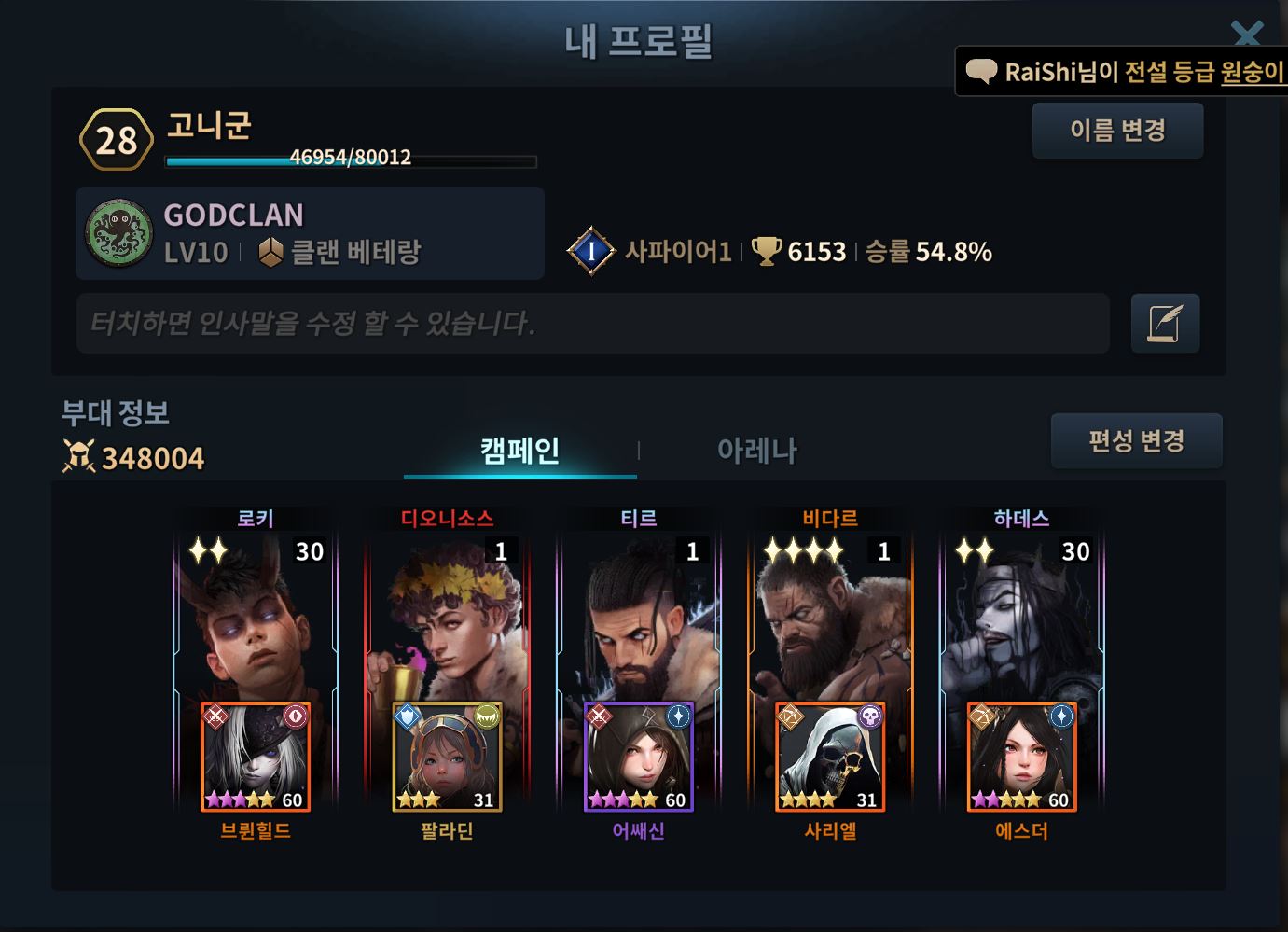Switch to the 아레나 tab

pyautogui.click(x=756, y=452)
